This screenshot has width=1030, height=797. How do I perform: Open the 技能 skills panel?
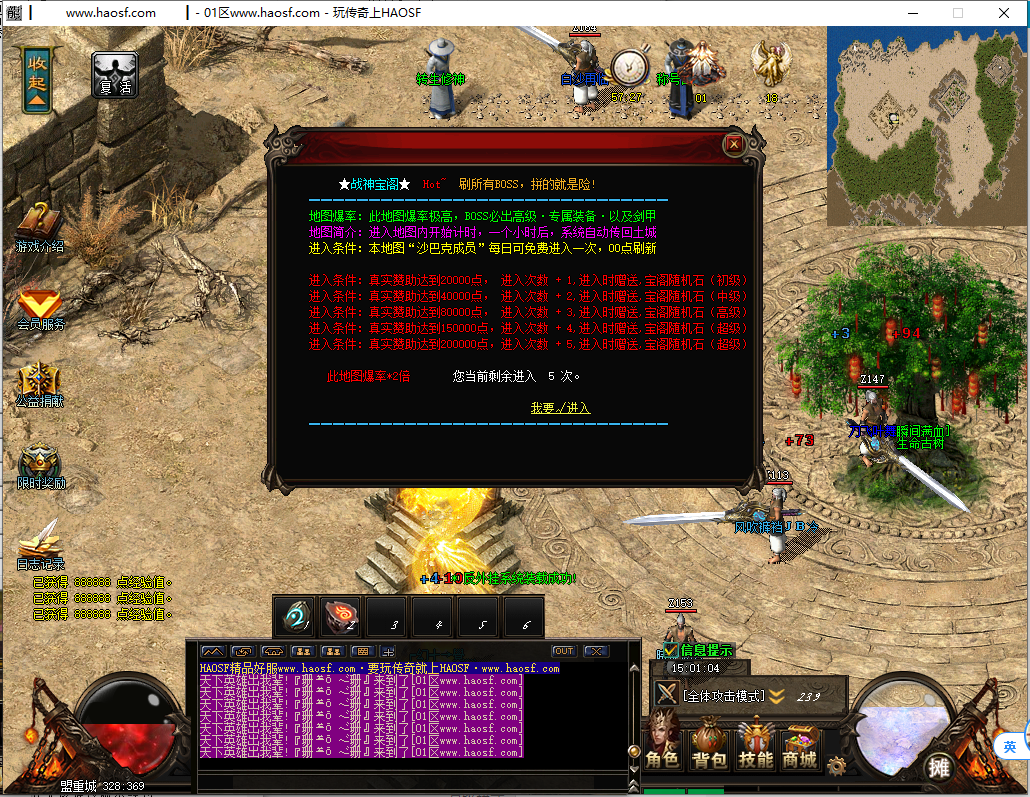pos(756,747)
